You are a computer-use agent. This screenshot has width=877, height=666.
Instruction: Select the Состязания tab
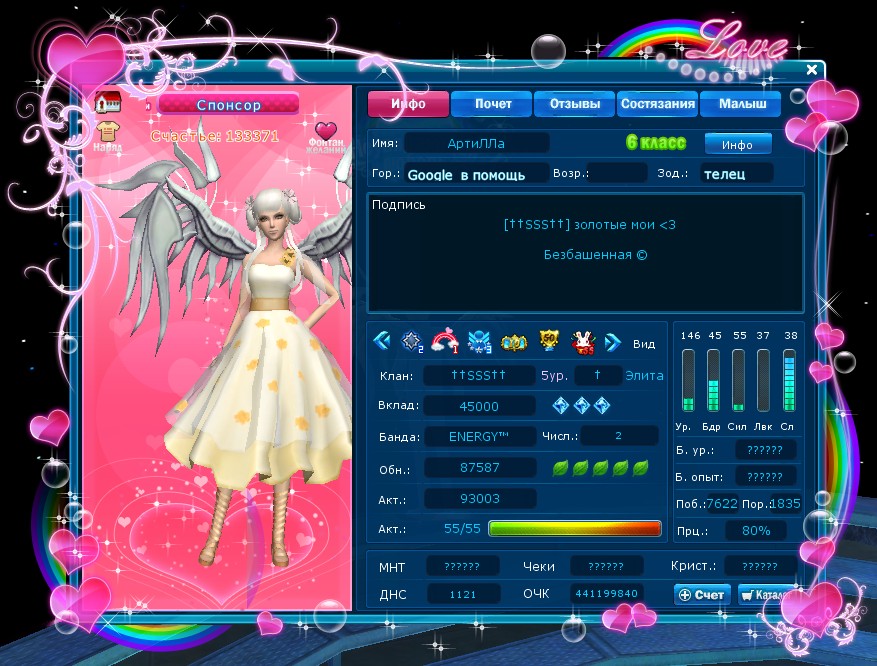[657, 104]
